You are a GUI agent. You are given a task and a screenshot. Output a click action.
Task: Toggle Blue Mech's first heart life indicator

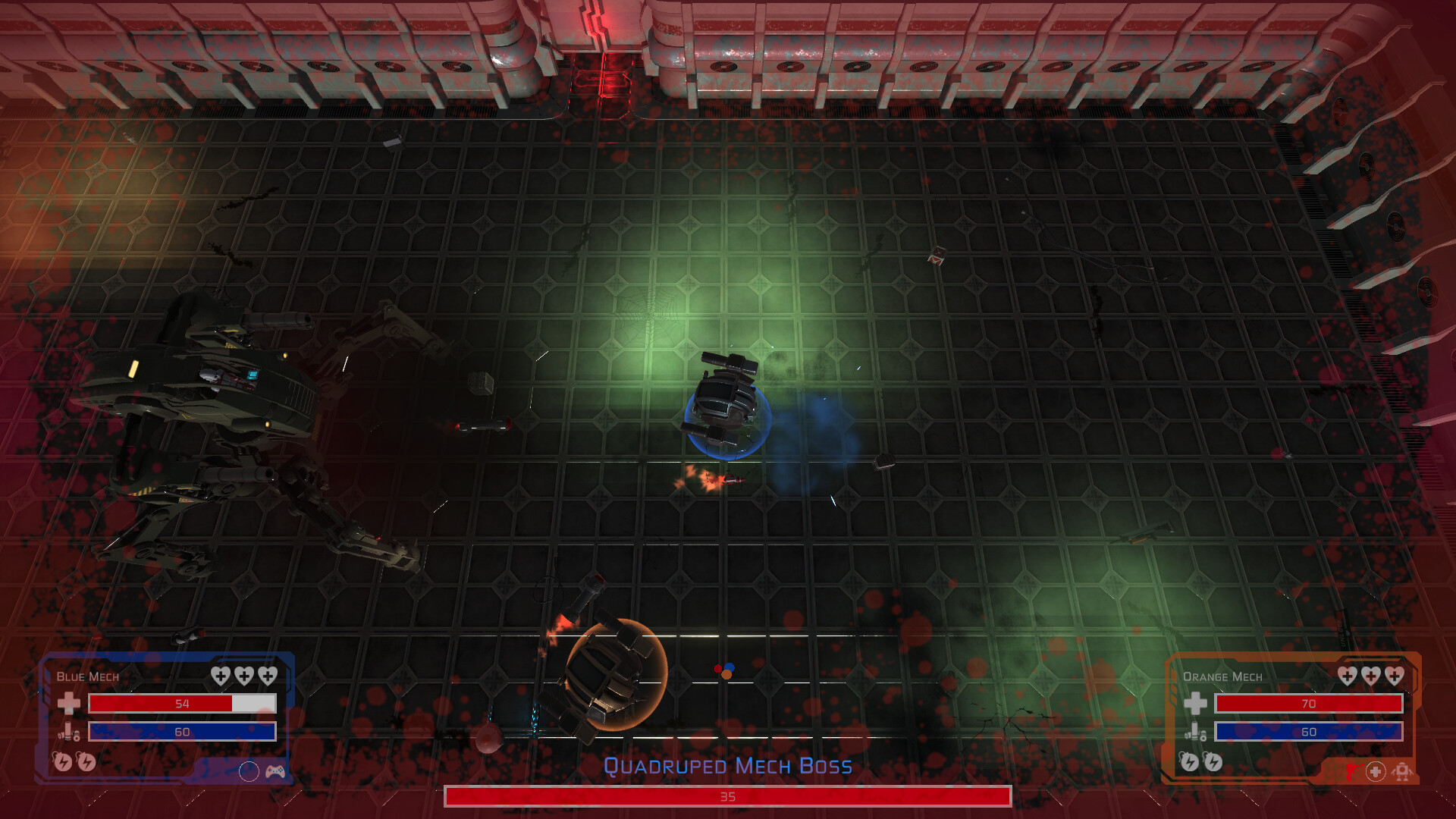(220, 676)
